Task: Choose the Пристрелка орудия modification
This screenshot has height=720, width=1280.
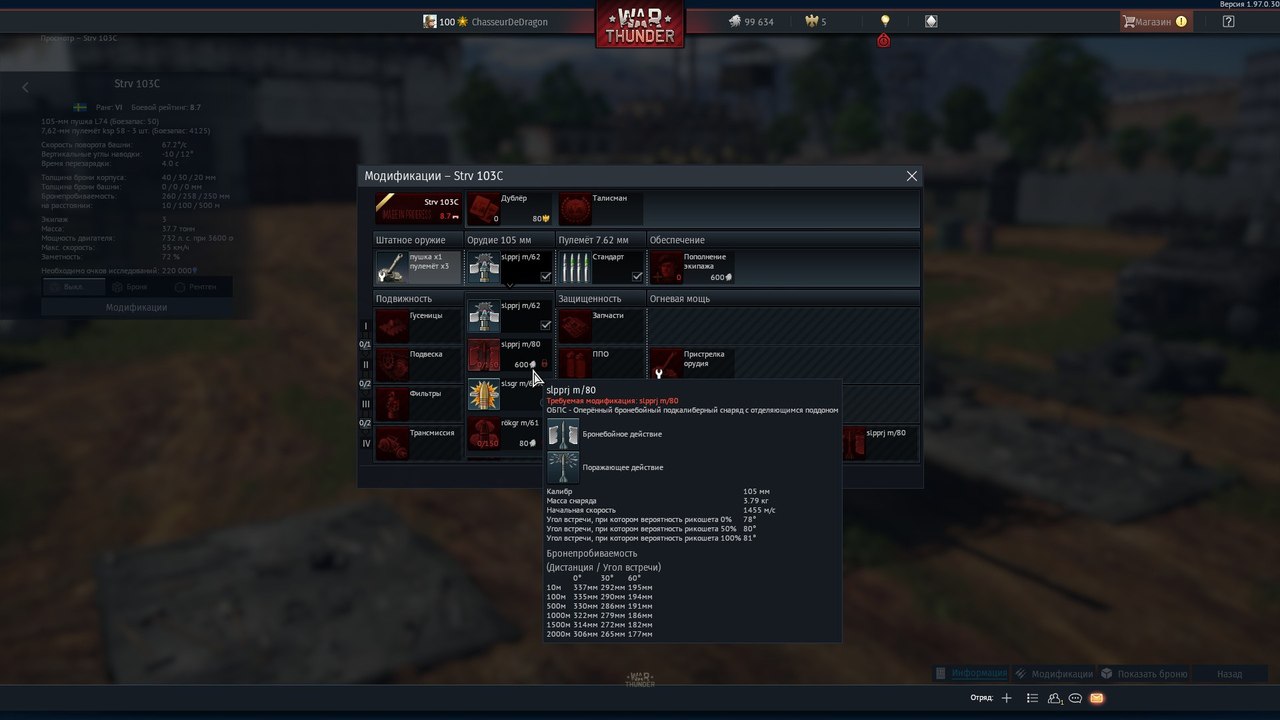Action: 692,364
